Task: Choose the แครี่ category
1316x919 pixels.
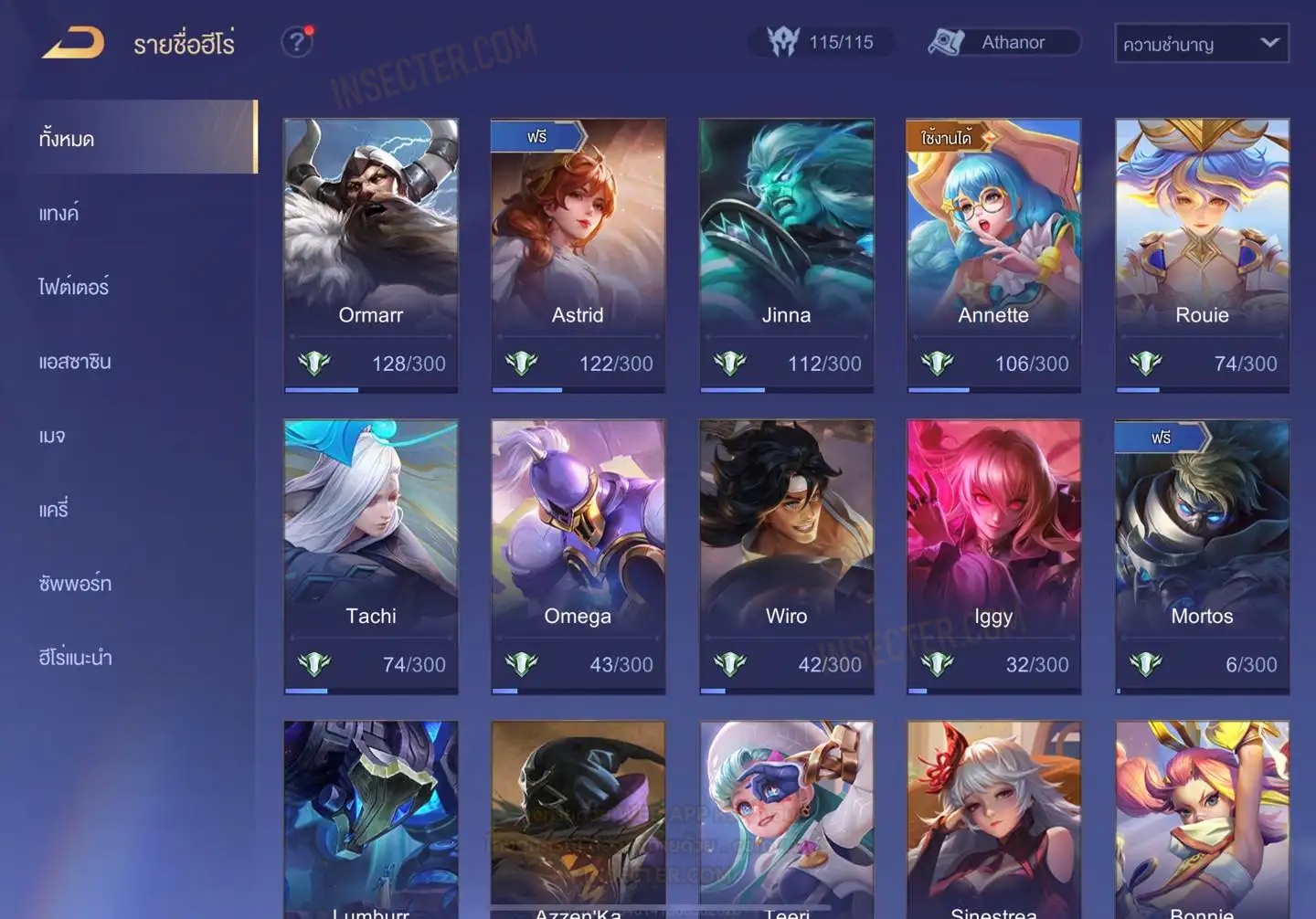Action: (54, 509)
